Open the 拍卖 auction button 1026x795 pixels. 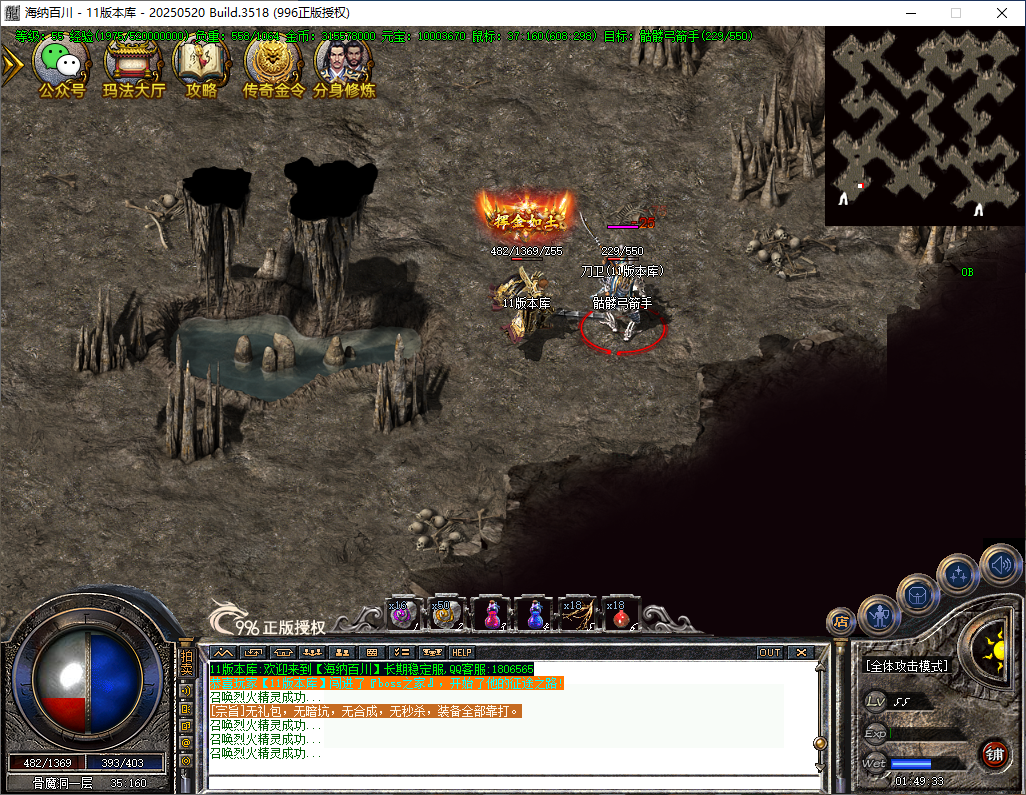click(186, 662)
